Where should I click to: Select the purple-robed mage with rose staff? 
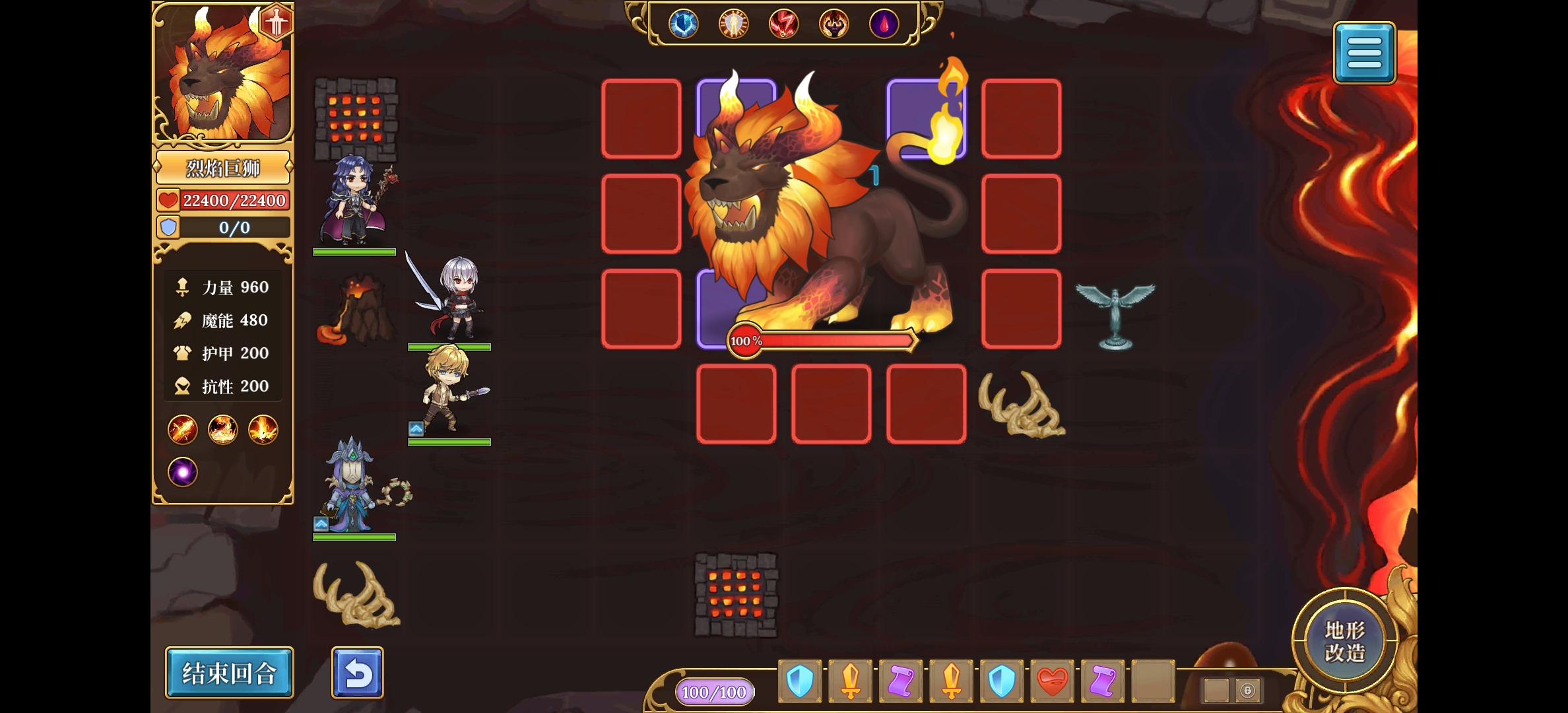(x=354, y=201)
